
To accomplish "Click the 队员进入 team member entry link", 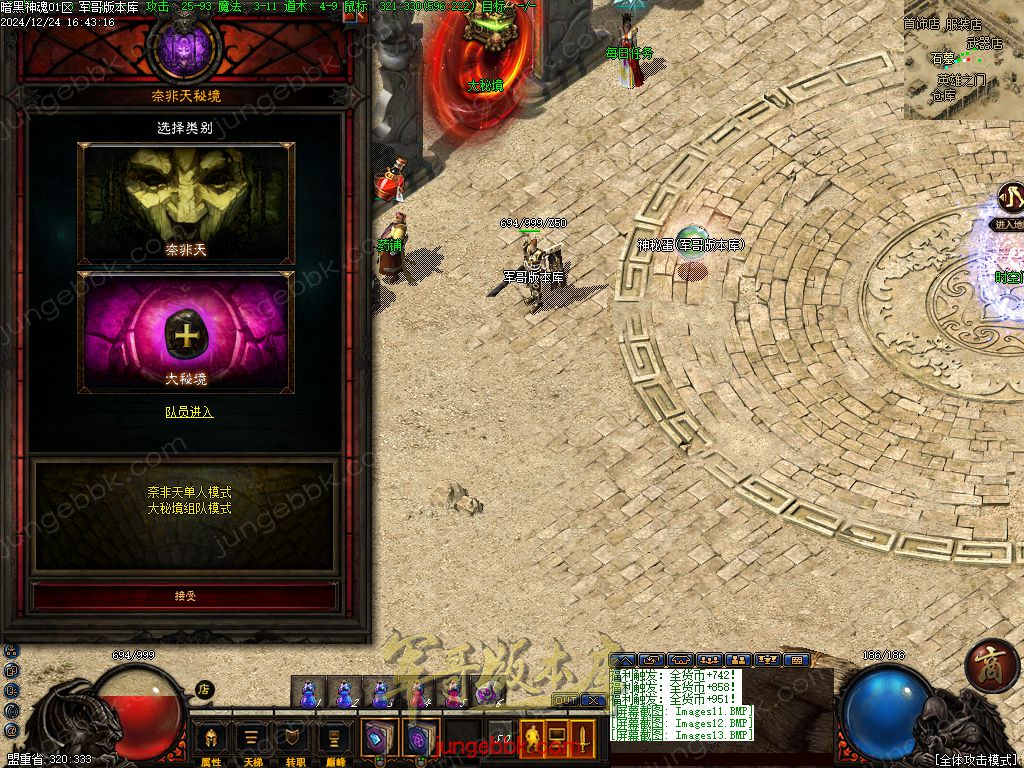I will (x=189, y=412).
